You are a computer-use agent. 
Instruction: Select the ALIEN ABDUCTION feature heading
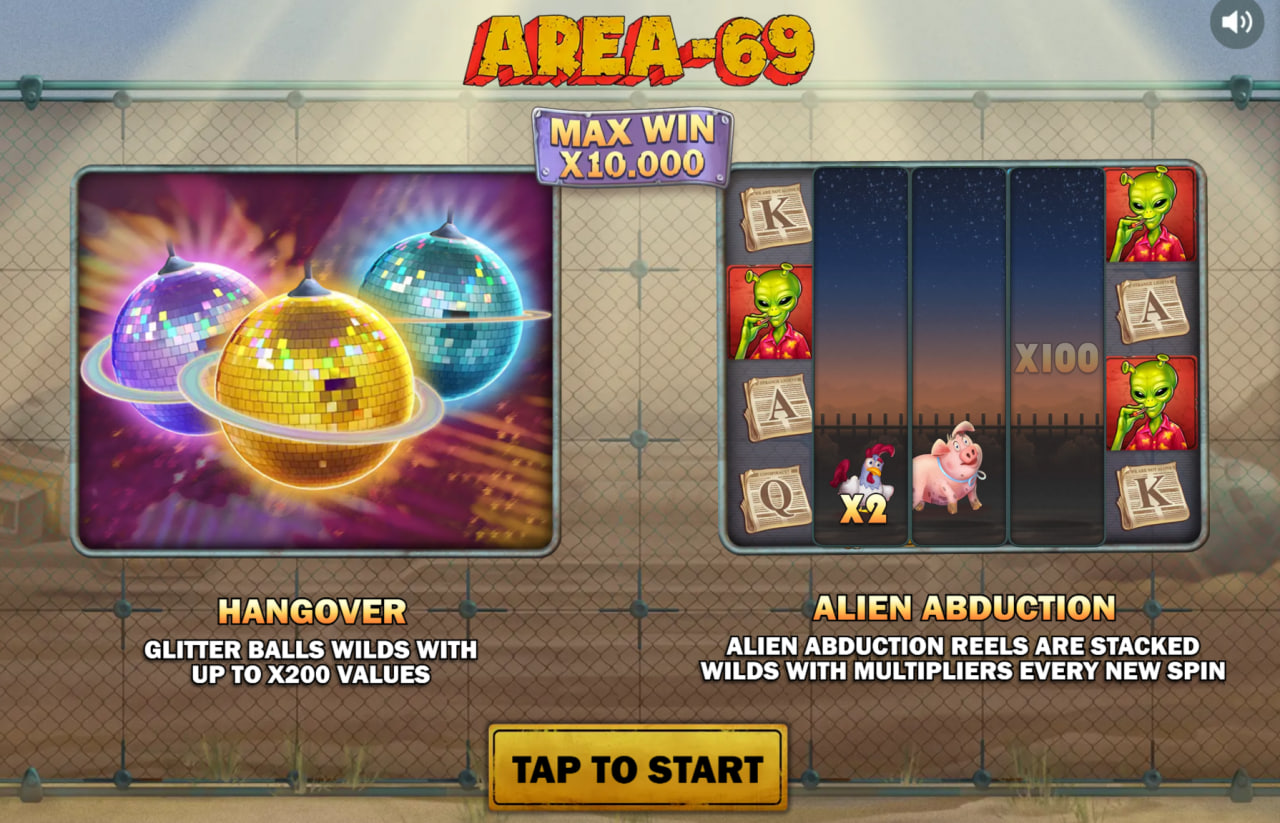pyautogui.click(x=966, y=607)
